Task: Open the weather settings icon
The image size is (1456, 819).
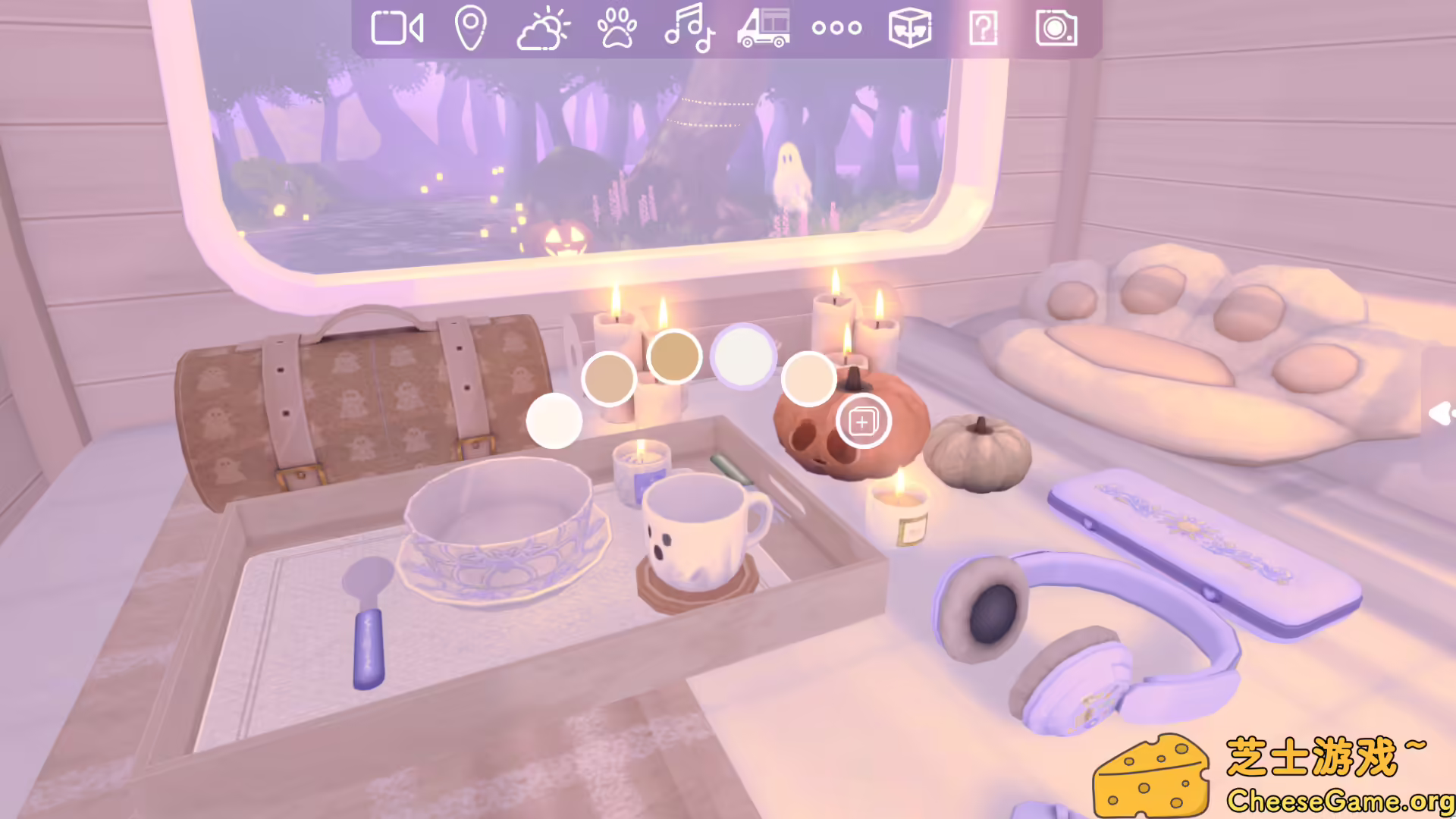Action: (x=544, y=28)
